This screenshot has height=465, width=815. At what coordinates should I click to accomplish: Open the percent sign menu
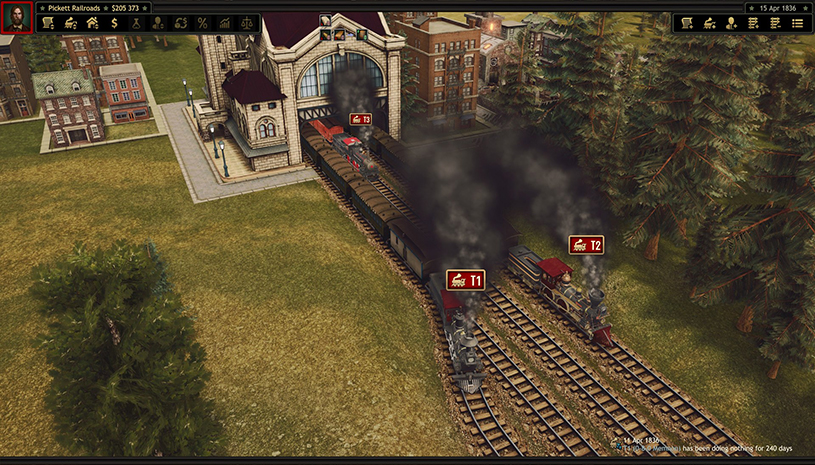tap(202, 23)
